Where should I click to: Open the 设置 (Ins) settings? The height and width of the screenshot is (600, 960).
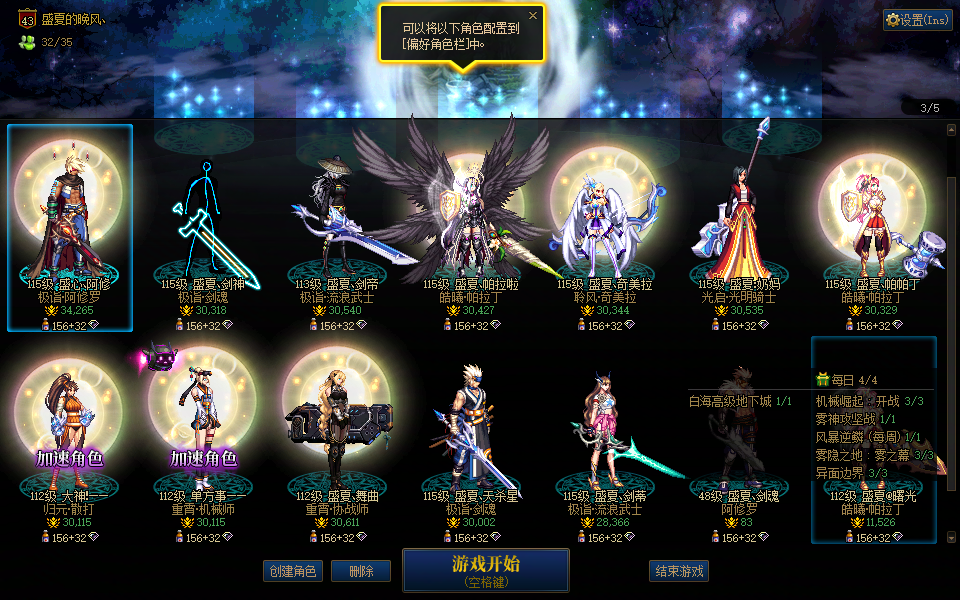click(x=917, y=20)
